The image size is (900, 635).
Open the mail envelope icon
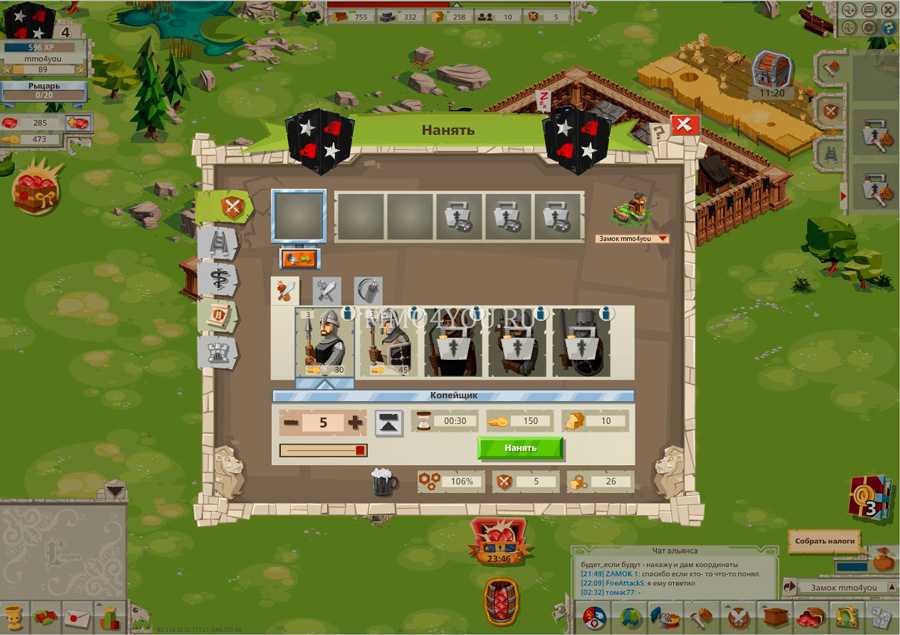[x=78, y=618]
